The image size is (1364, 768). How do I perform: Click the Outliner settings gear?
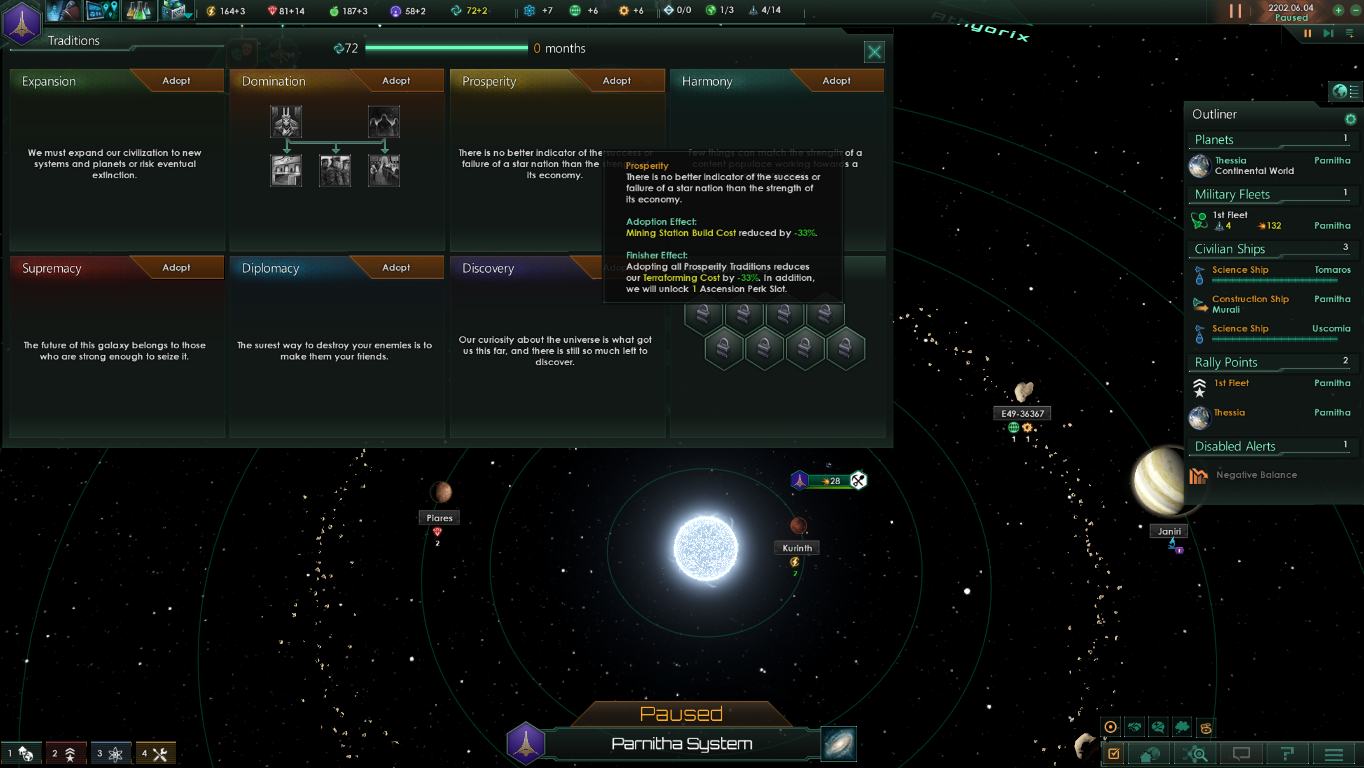tap(1349, 118)
